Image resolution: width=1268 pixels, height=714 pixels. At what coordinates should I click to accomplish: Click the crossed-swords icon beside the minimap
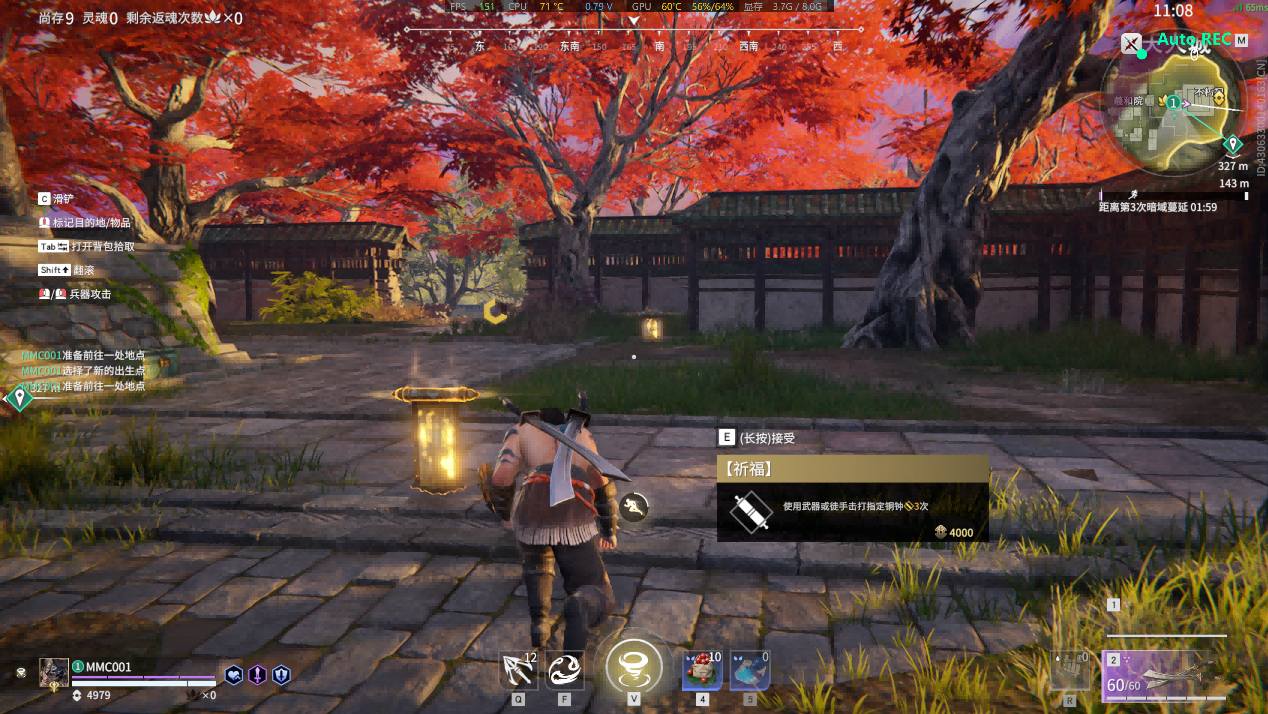click(x=1131, y=43)
